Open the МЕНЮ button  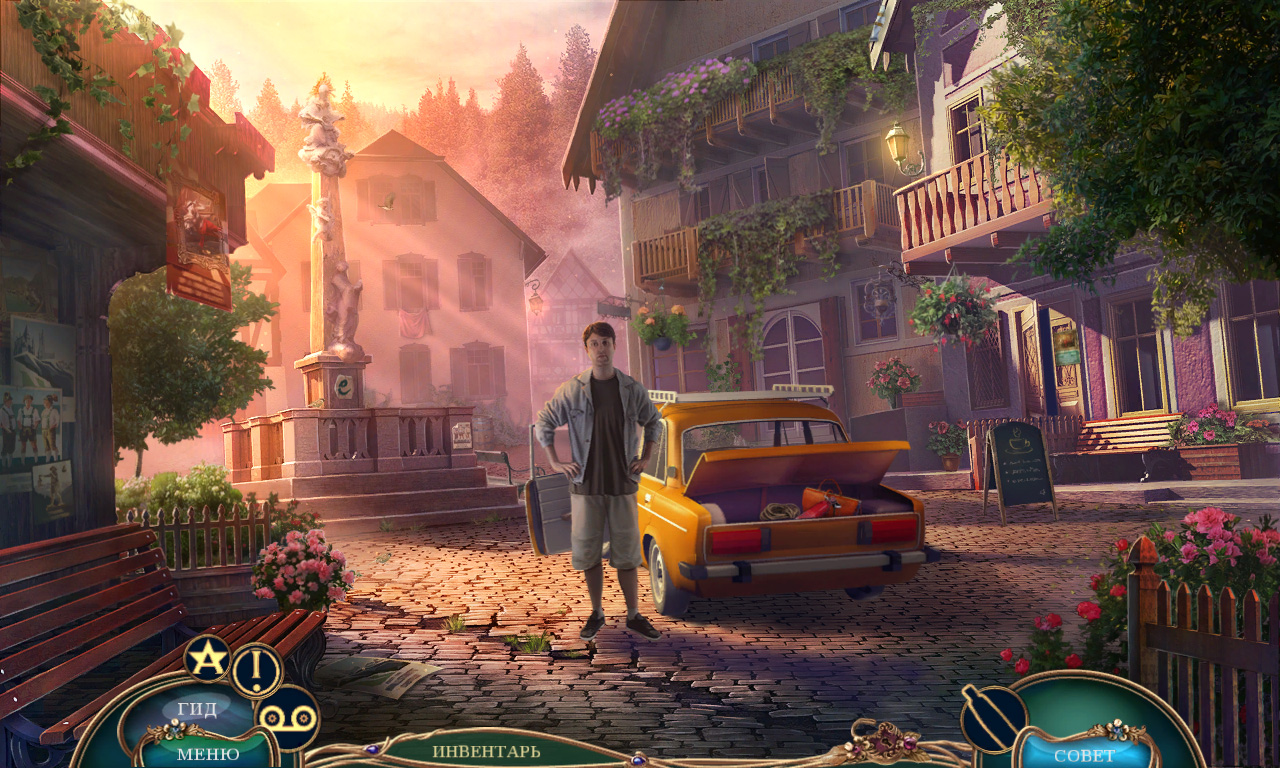207,753
